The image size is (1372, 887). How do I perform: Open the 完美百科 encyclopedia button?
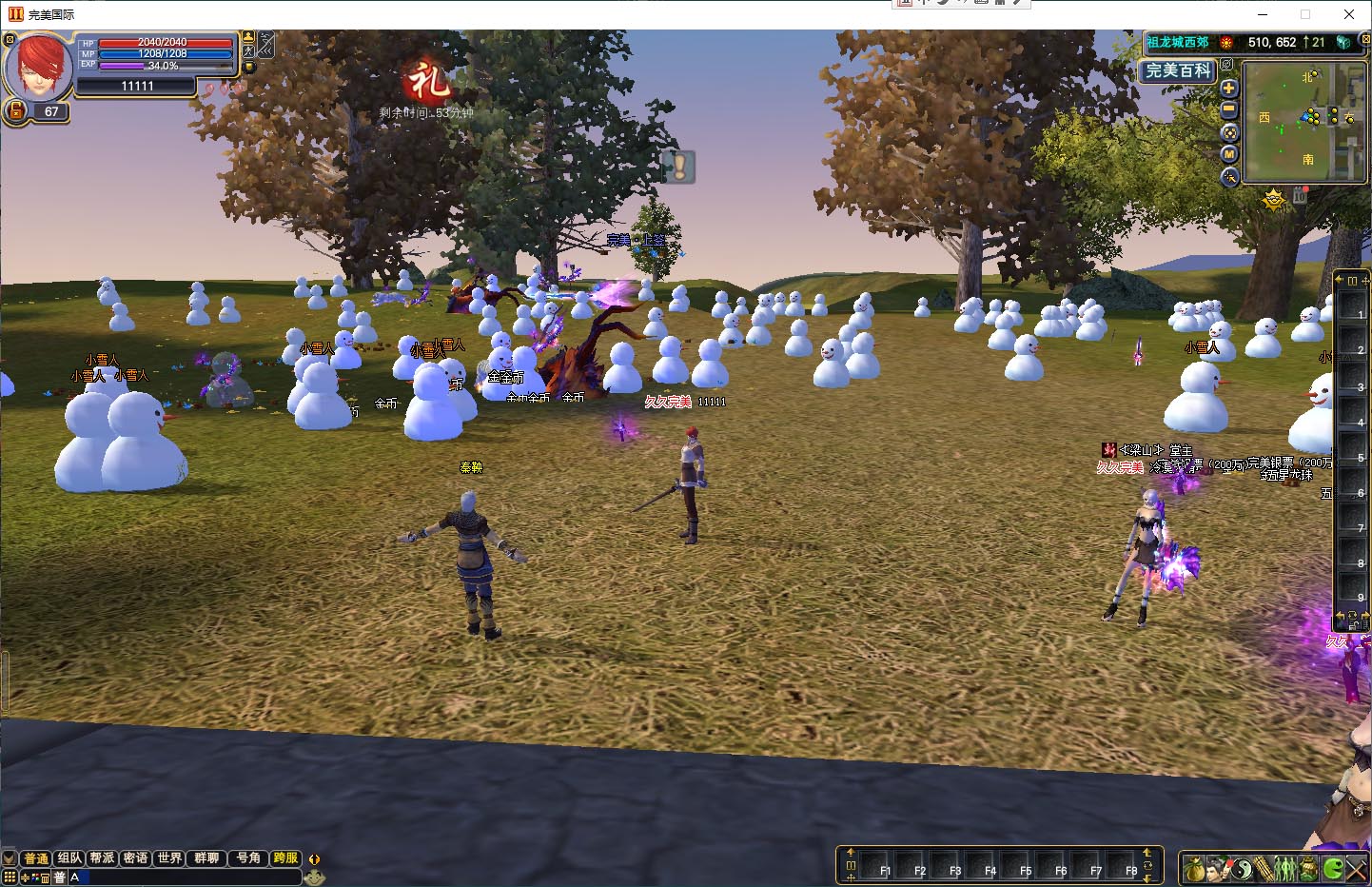[1178, 70]
